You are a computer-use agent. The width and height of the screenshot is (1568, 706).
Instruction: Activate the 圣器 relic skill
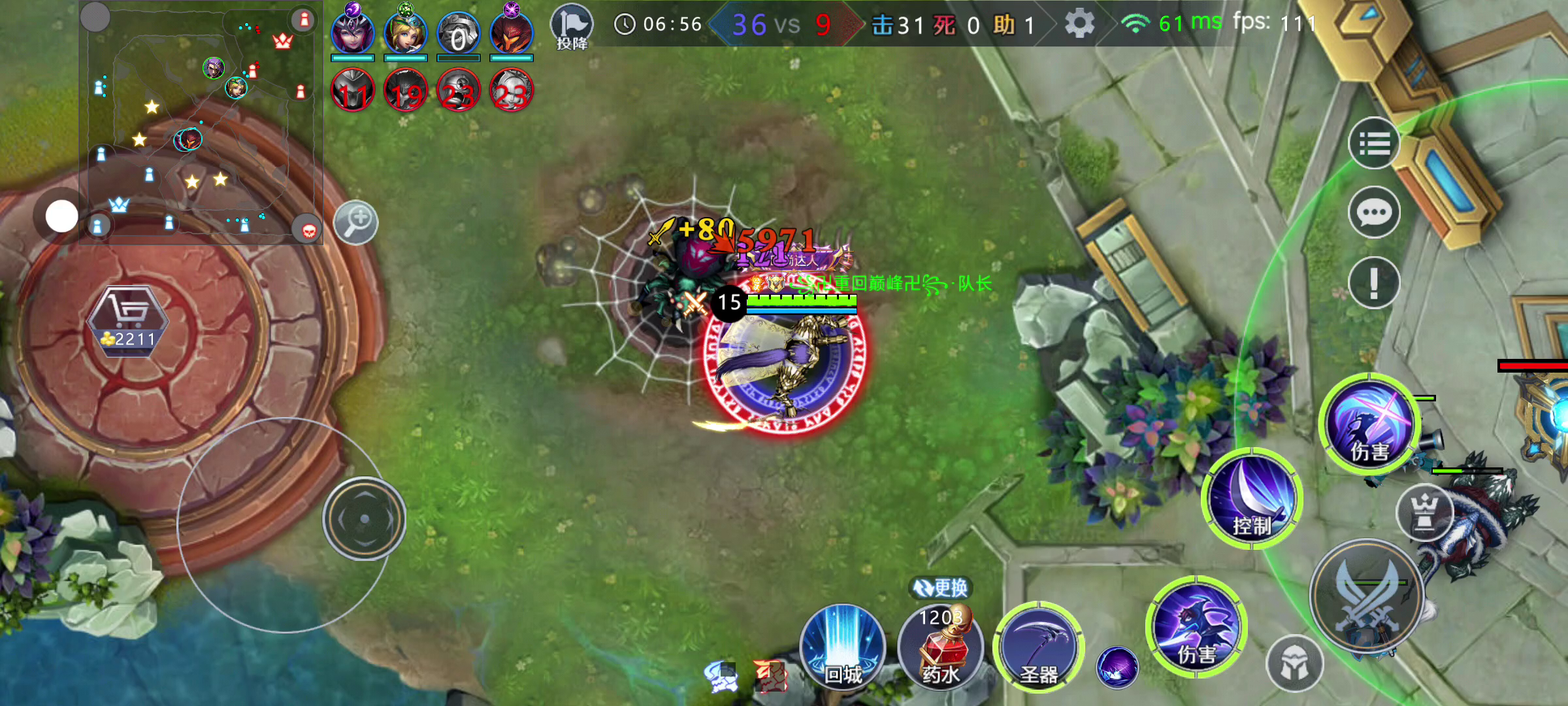click(1038, 647)
